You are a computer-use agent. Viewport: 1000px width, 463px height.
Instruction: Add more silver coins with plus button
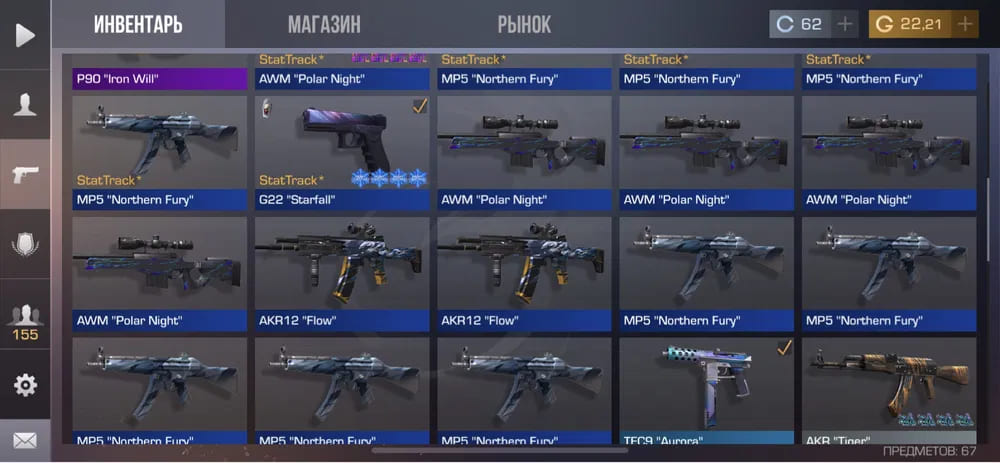click(x=845, y=24)
